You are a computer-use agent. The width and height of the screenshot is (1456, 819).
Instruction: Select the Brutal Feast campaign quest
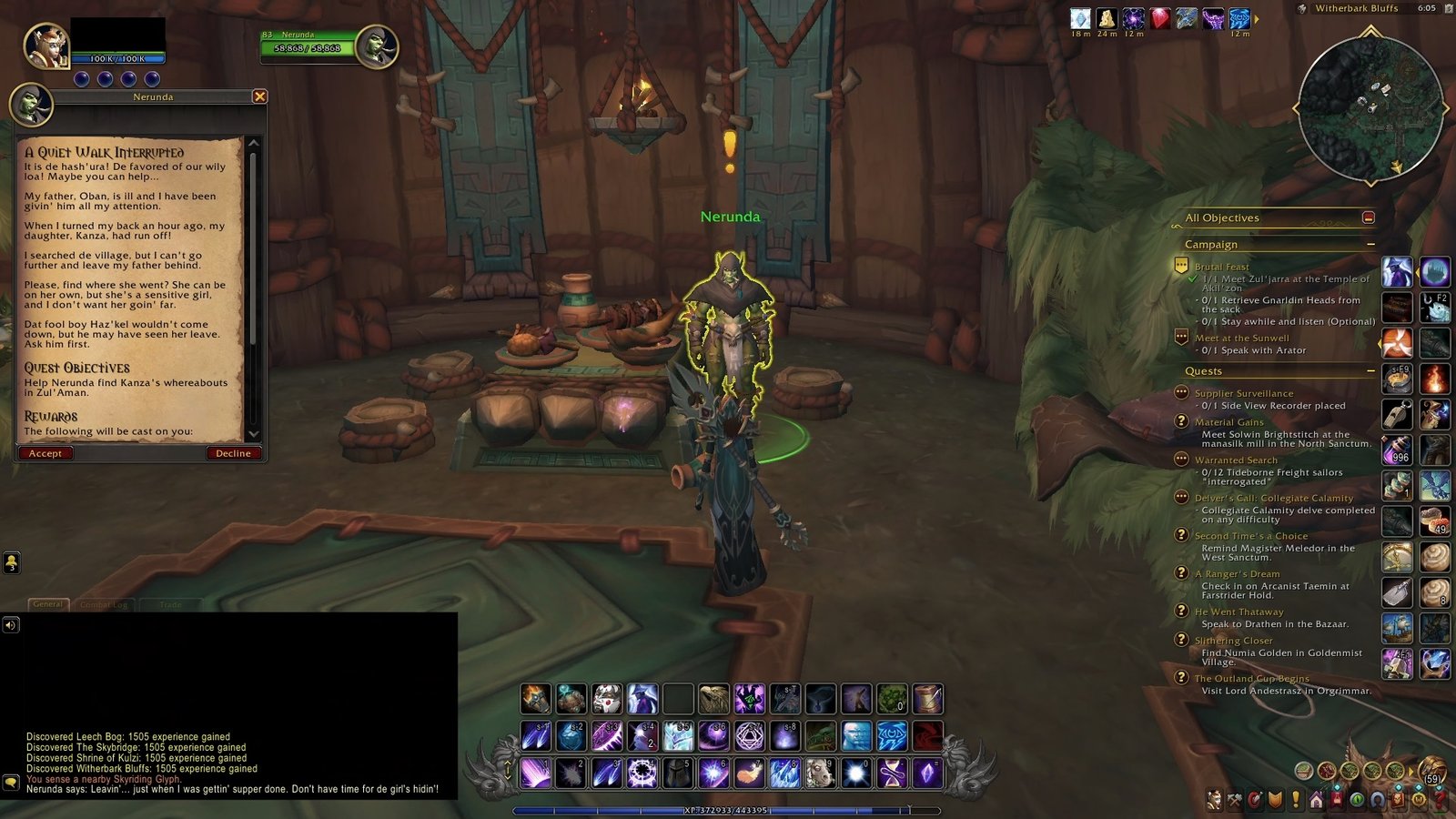tap(1221, 267)
